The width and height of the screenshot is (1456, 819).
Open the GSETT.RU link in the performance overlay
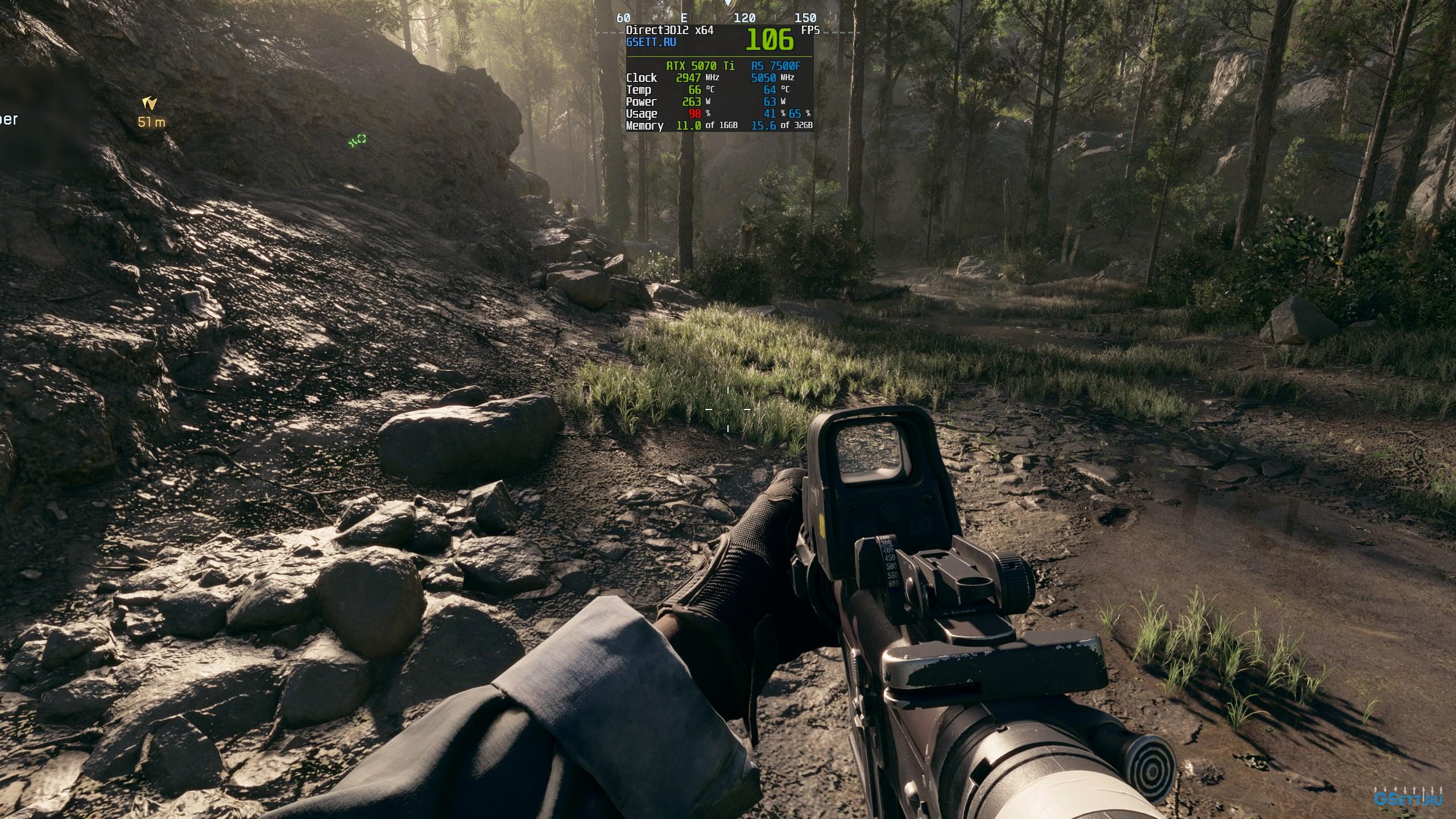(651, 42)
